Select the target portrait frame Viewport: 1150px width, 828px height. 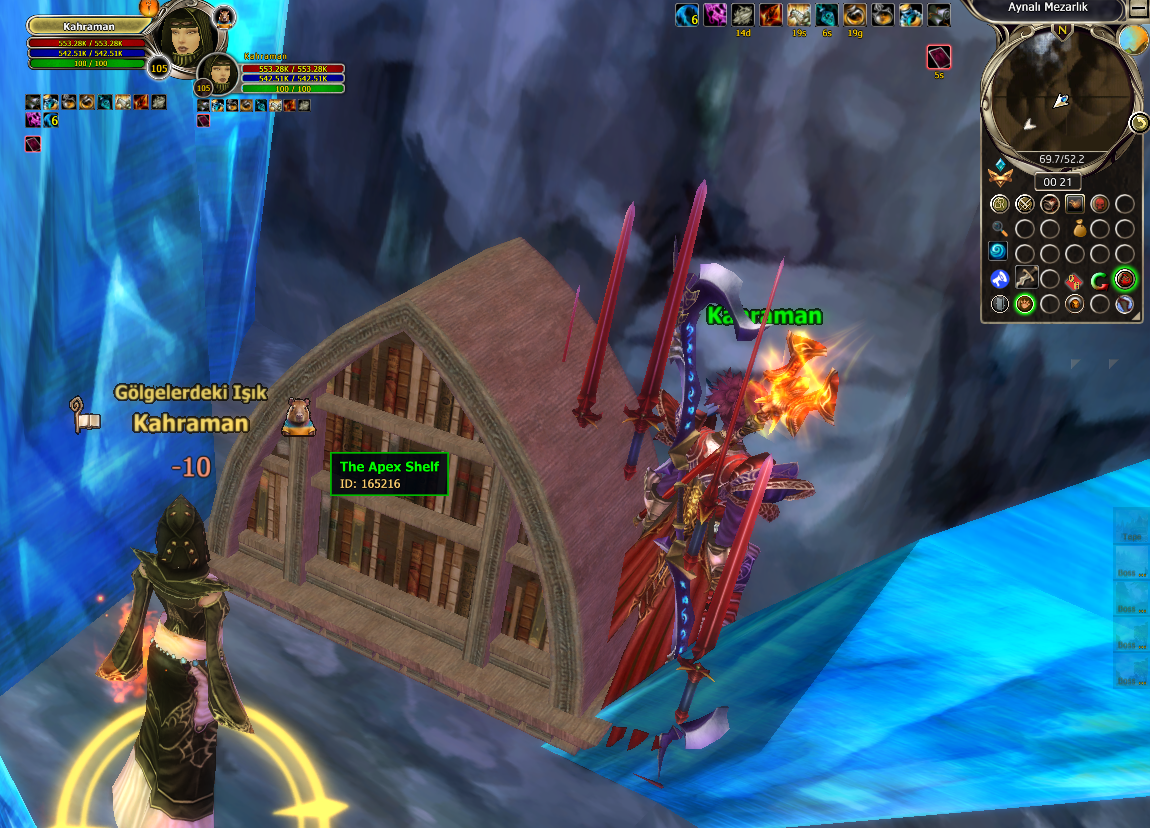tap(219, 73)
